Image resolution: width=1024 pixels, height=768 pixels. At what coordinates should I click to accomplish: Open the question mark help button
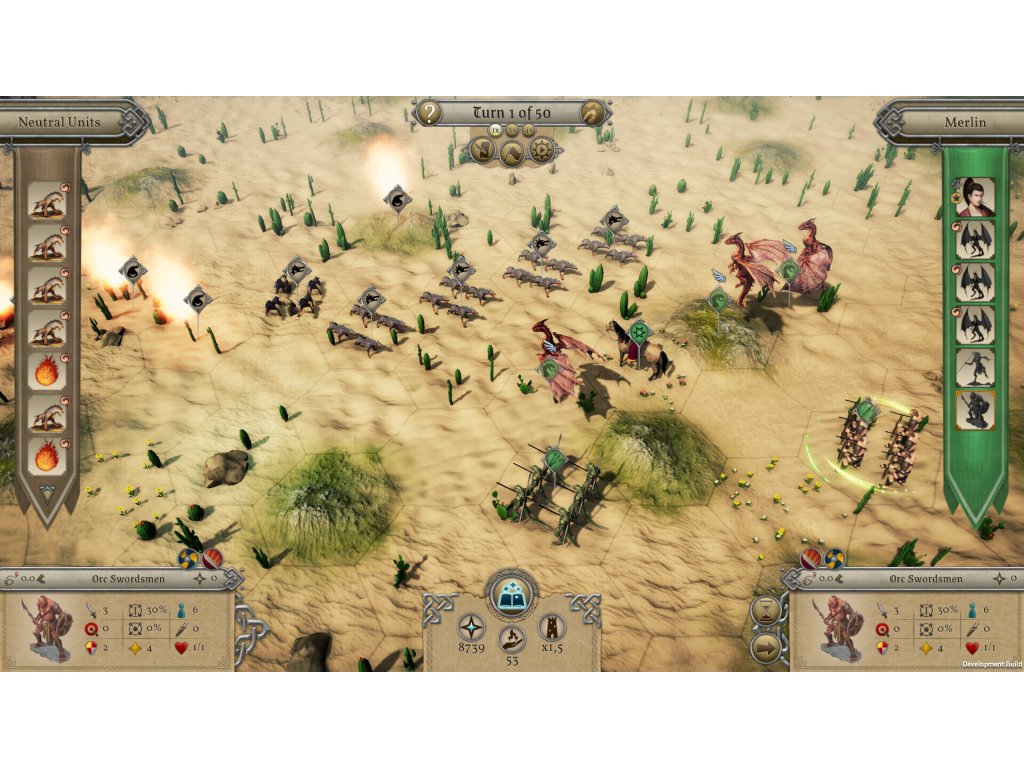pos(428,112)
